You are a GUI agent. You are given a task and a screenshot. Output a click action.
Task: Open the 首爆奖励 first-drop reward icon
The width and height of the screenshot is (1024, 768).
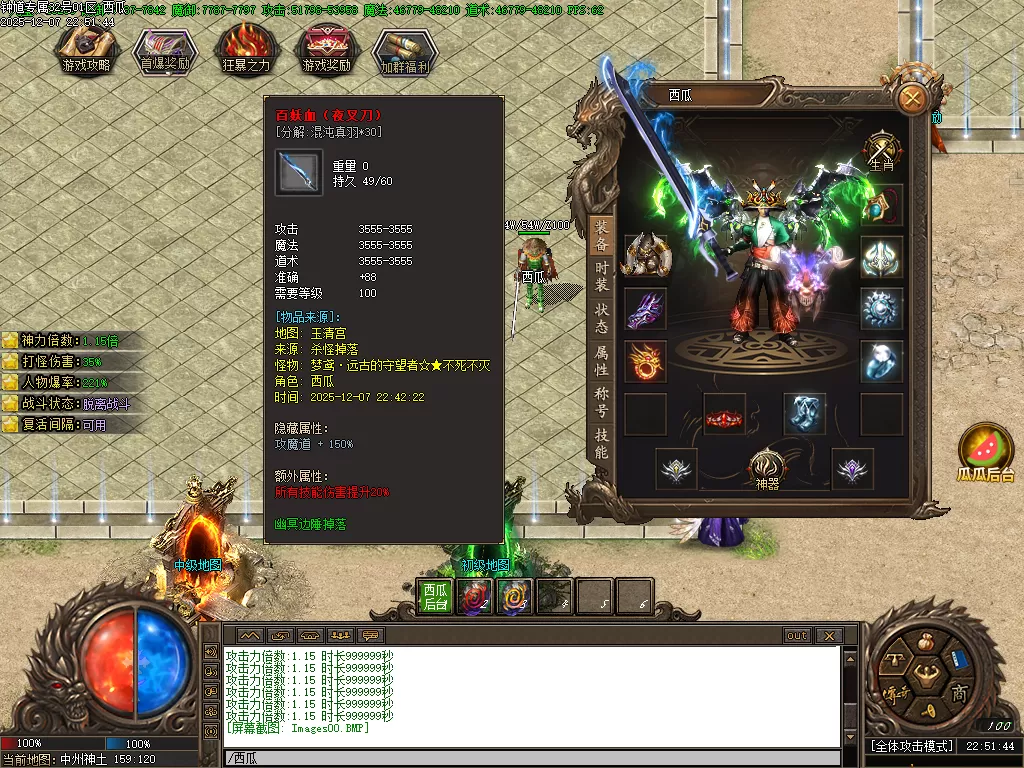(x=167, y=49)
